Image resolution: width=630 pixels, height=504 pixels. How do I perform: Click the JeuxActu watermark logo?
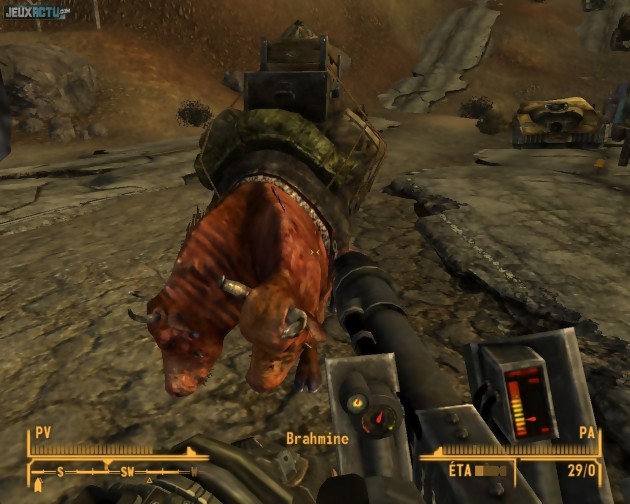click(x=35, y=11)
